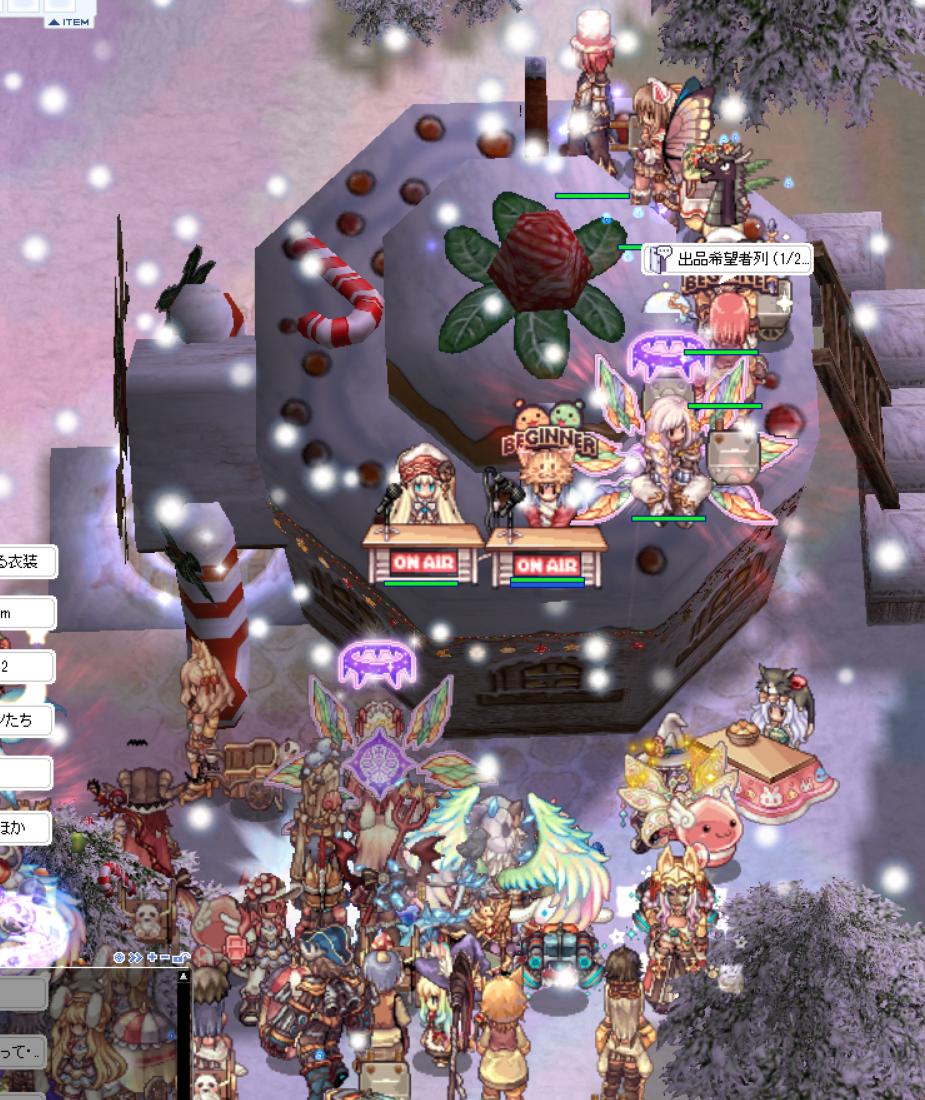Click the chat window's double-arrow button
Screen dimensions: 925x1100
[135, 957]
